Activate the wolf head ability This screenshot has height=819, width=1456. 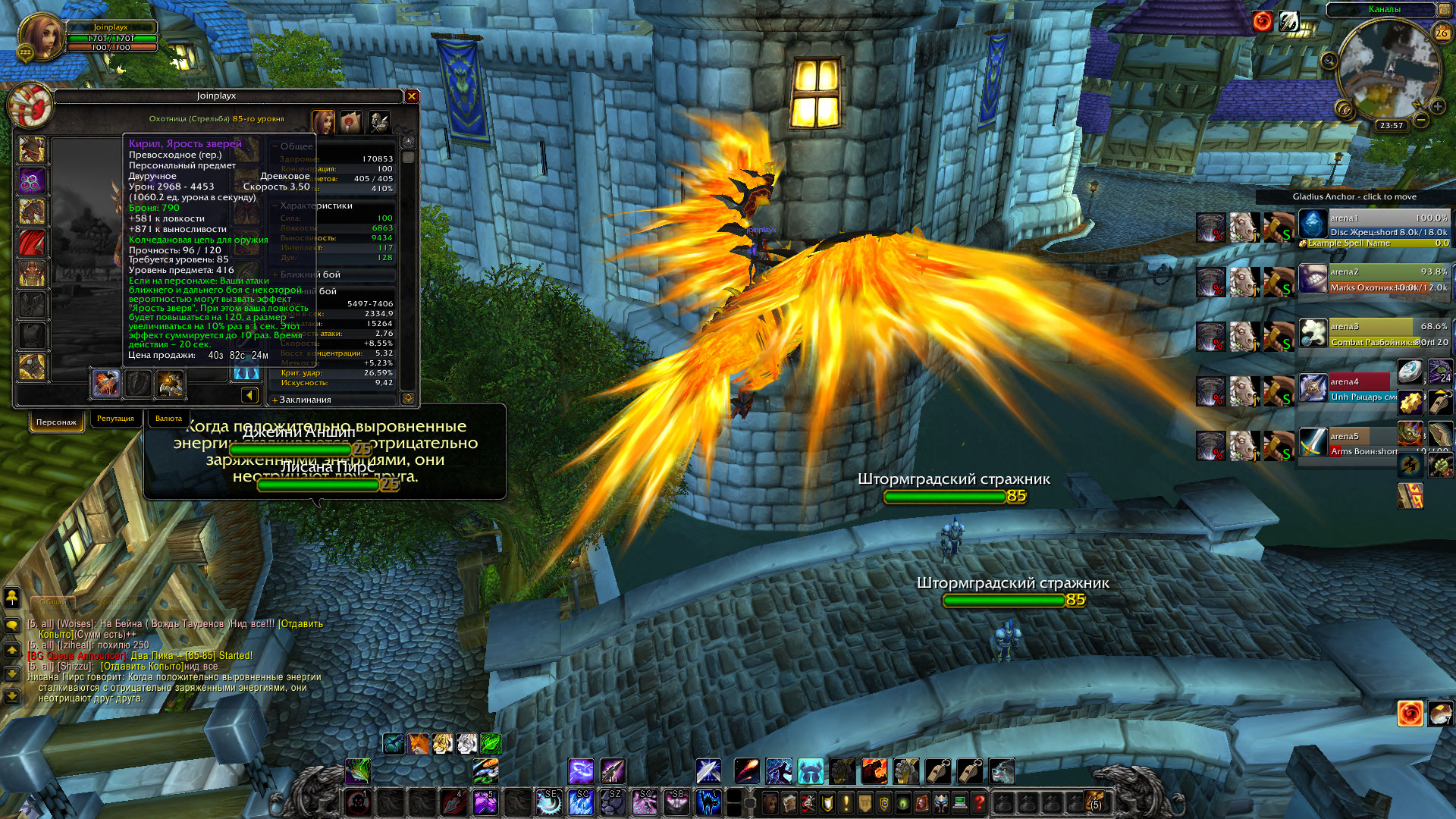[1002, 771]
